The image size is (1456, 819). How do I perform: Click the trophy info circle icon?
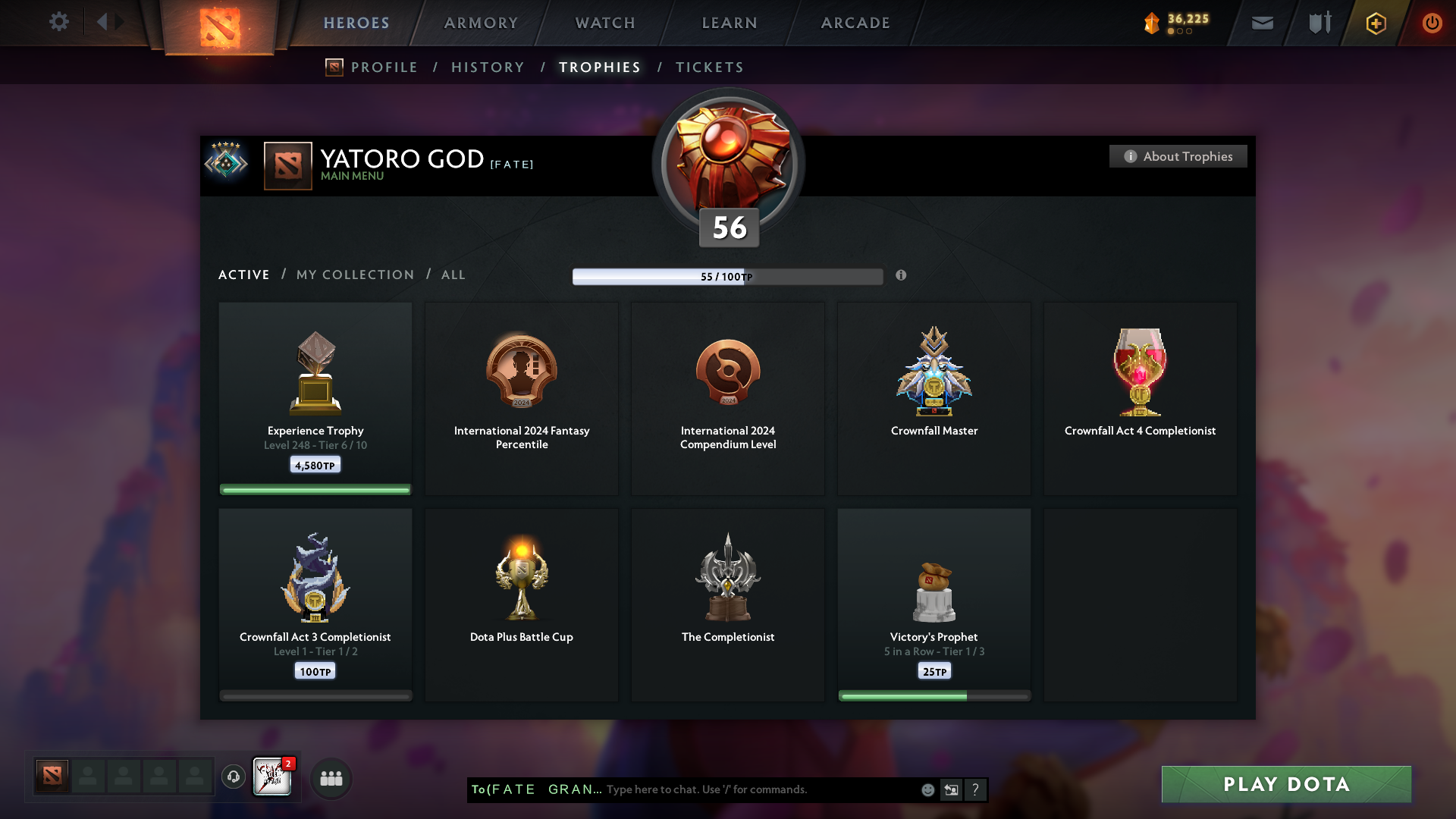point(902,276)
